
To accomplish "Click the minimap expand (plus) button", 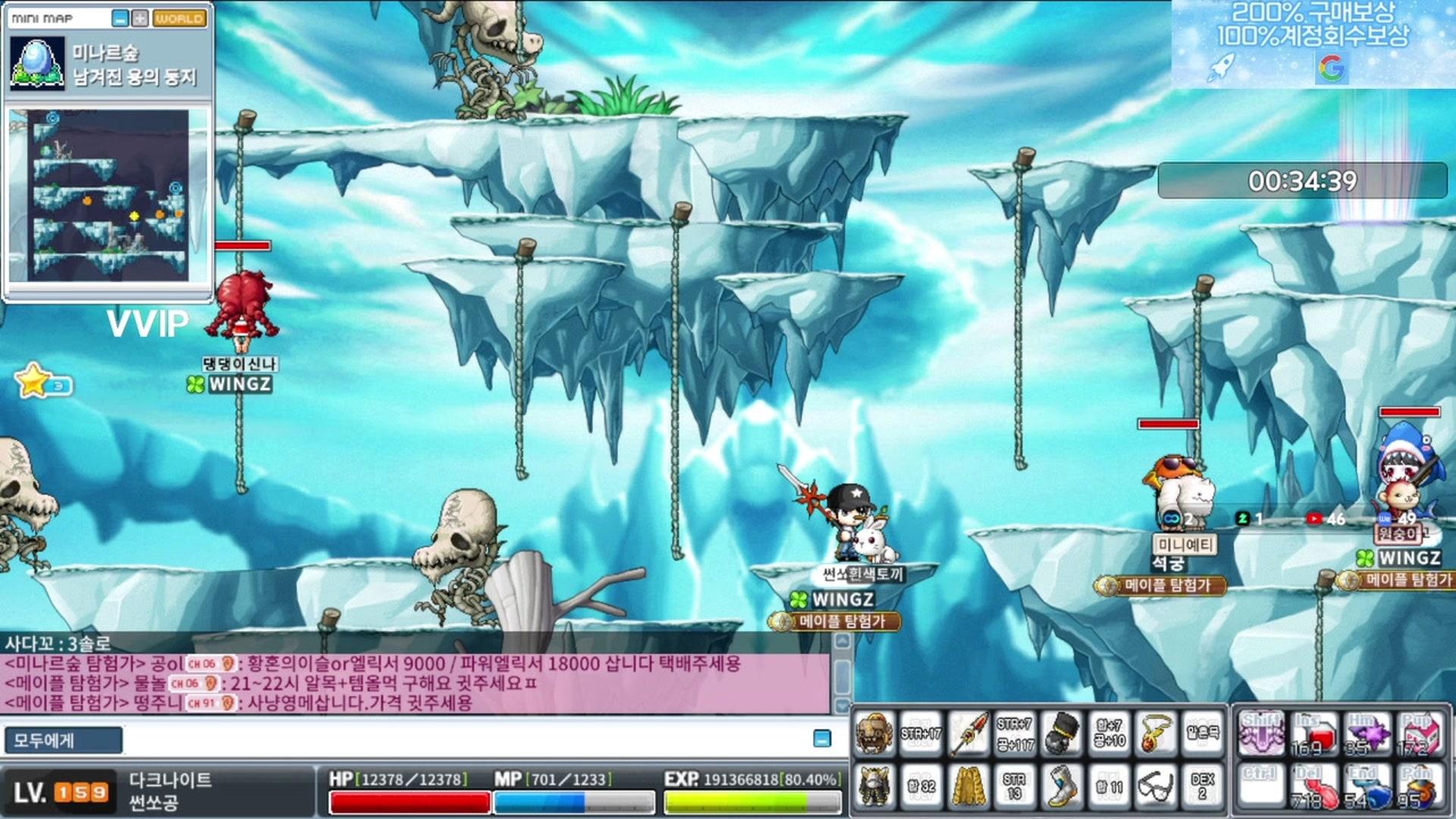I will point(140,18).
